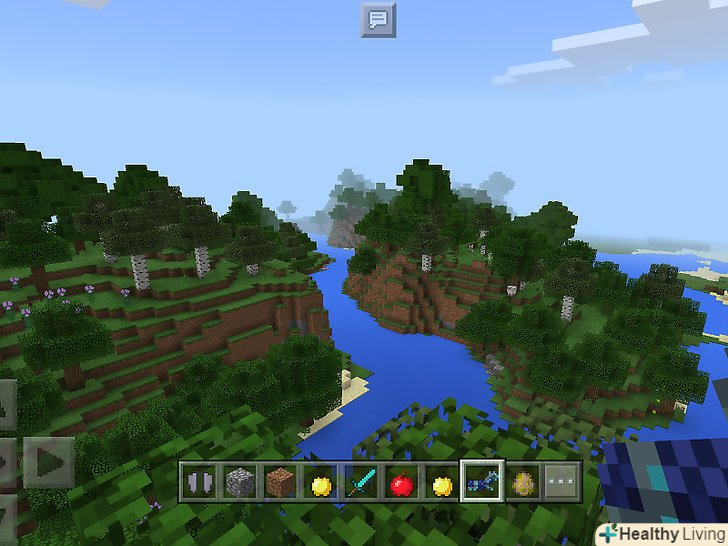
Task: Tap the move-right arrow on the D-pad
Action: pos(48,462)
